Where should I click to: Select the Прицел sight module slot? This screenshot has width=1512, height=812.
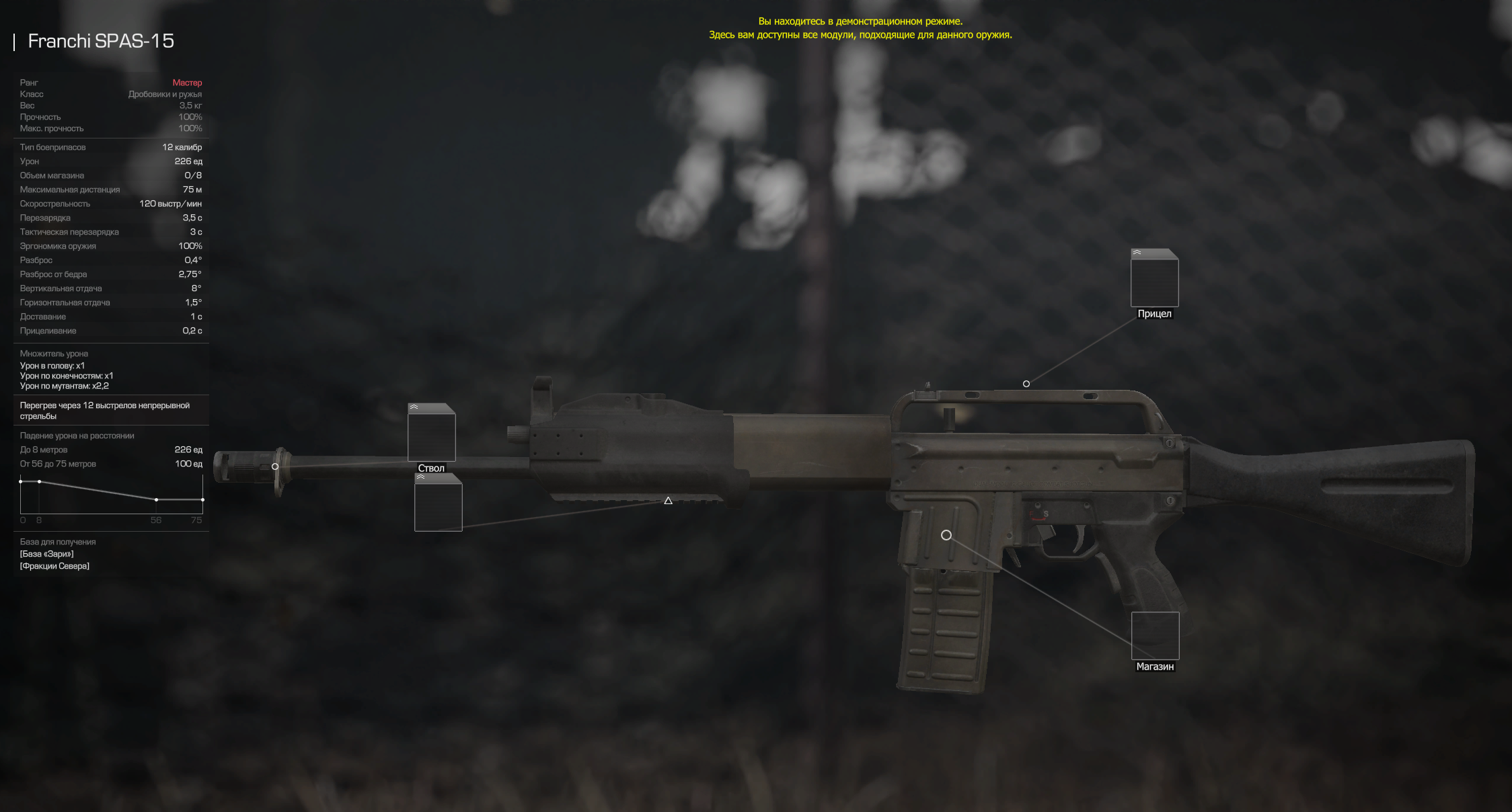(1154, 281)
